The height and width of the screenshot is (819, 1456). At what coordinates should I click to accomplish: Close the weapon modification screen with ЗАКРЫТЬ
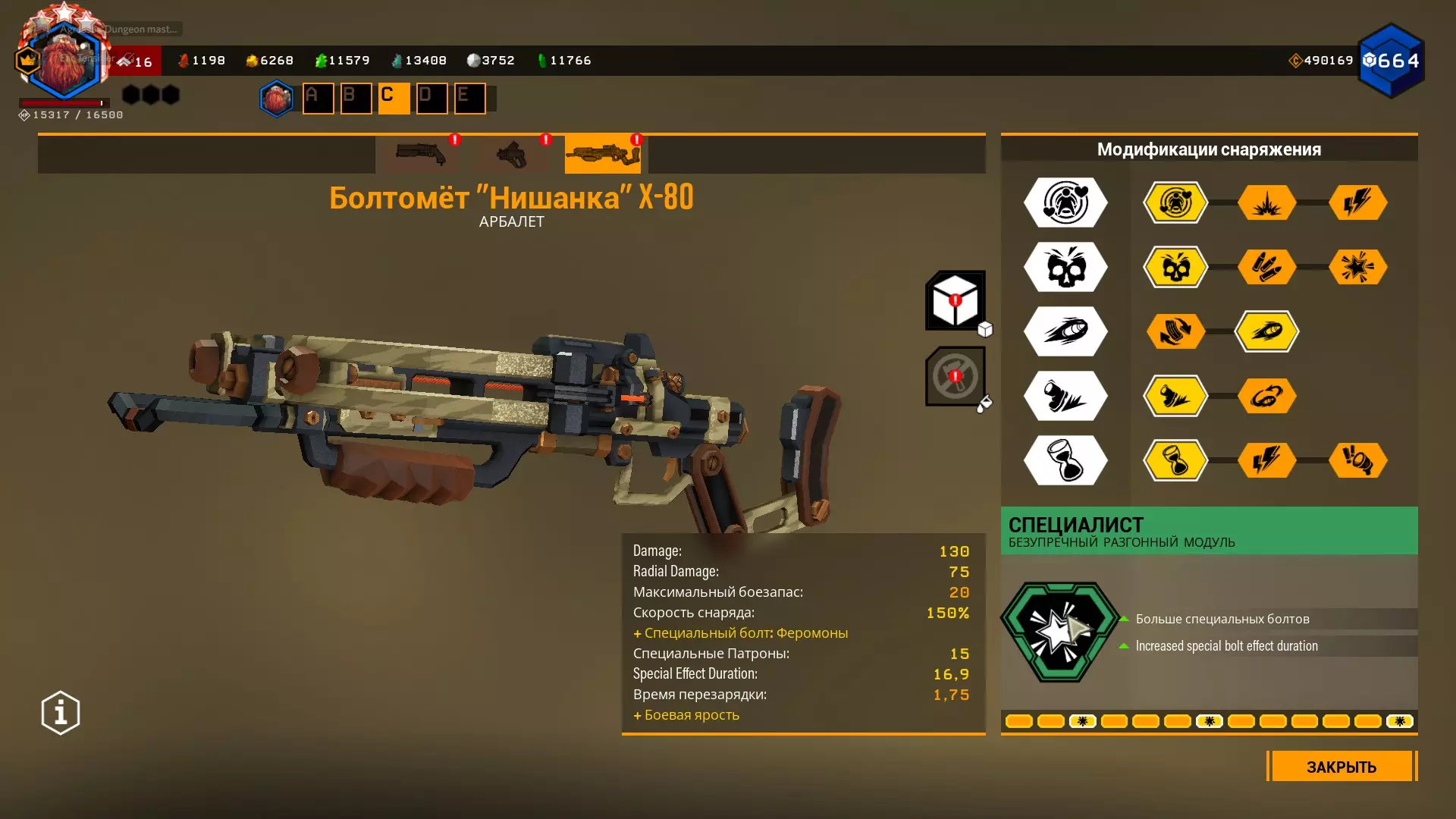1341,767
